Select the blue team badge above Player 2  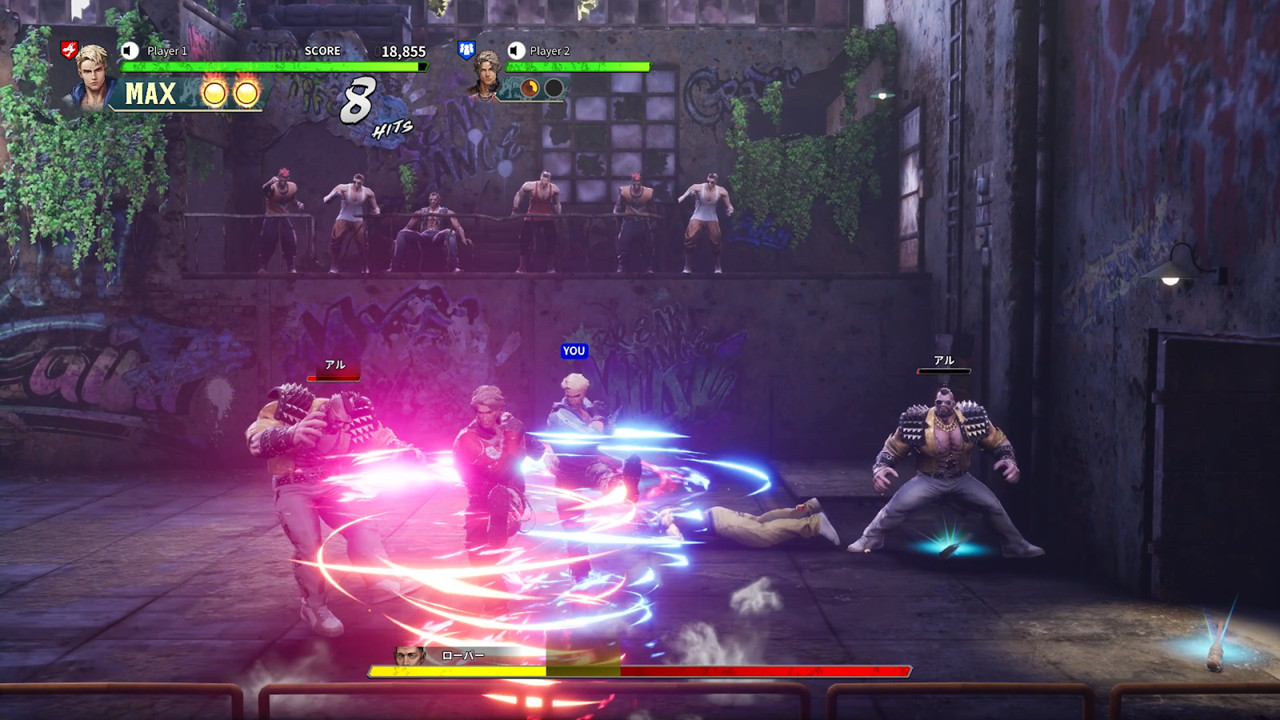point(466,49)
